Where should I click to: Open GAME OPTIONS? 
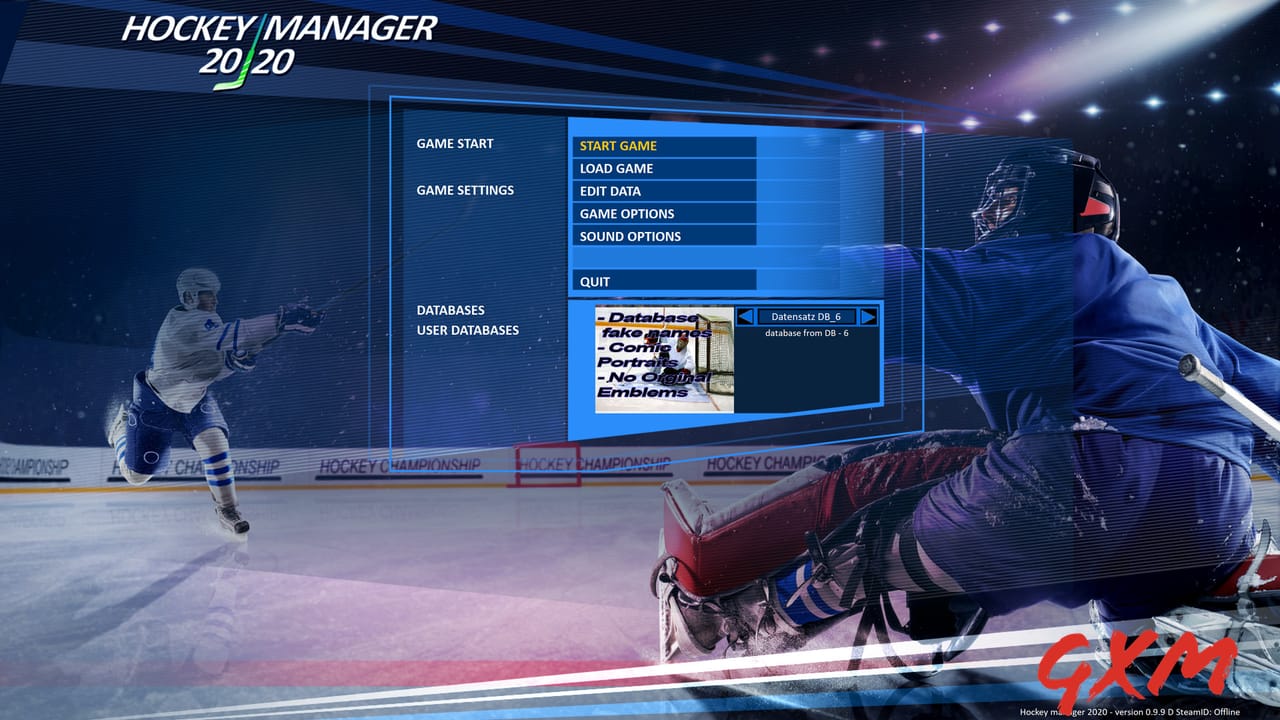click(x=626, y=213)
